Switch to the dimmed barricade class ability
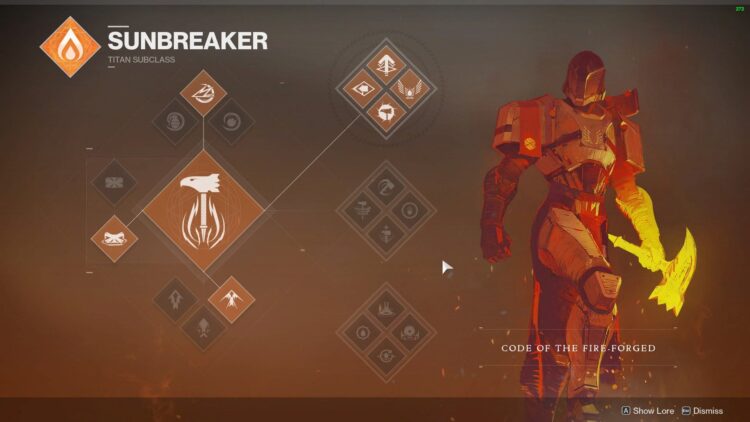Screen dimensions: 750x422 click(x=112, y=184)
